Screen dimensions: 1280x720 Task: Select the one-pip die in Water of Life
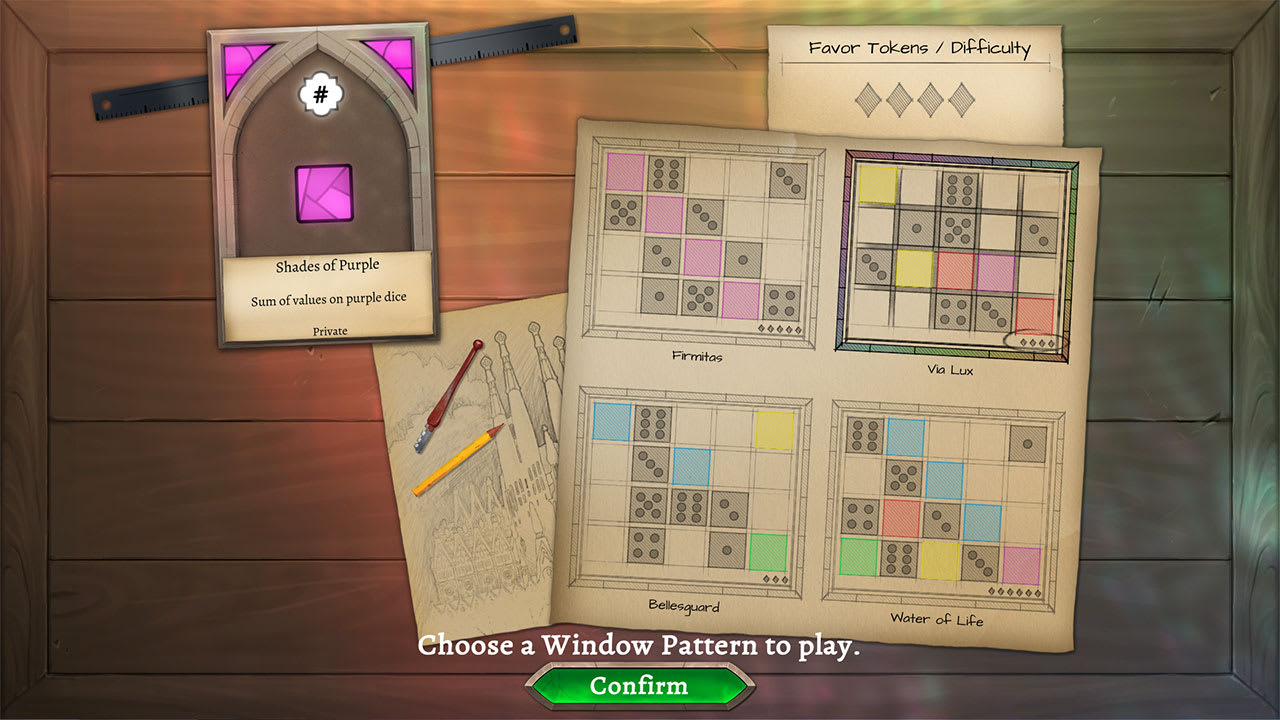1028,445
